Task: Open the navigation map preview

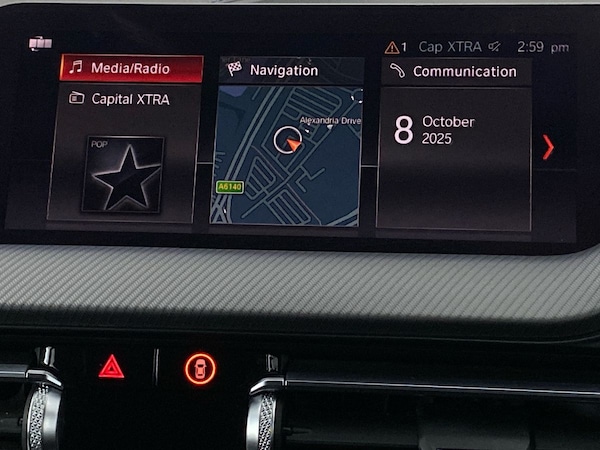Action: click(285, 155)
